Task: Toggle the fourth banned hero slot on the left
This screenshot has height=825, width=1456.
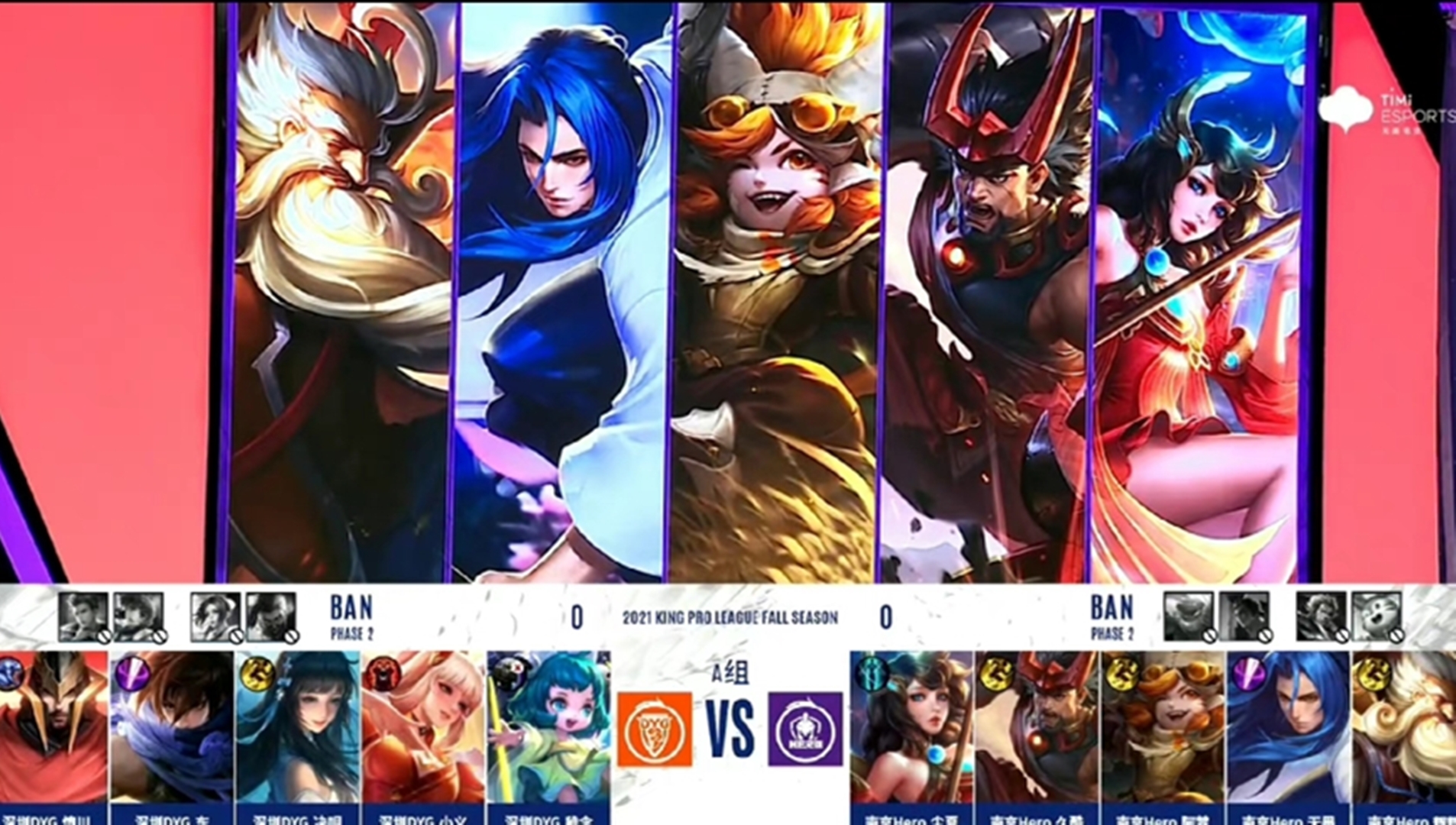Action: point(270,617)
